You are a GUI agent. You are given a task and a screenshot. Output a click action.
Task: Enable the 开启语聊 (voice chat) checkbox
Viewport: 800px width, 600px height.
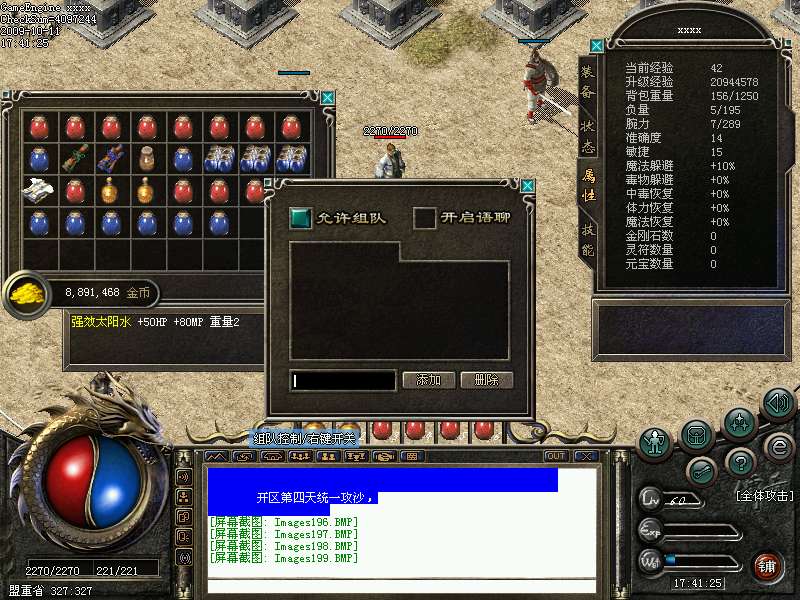[x=425, y=217]
